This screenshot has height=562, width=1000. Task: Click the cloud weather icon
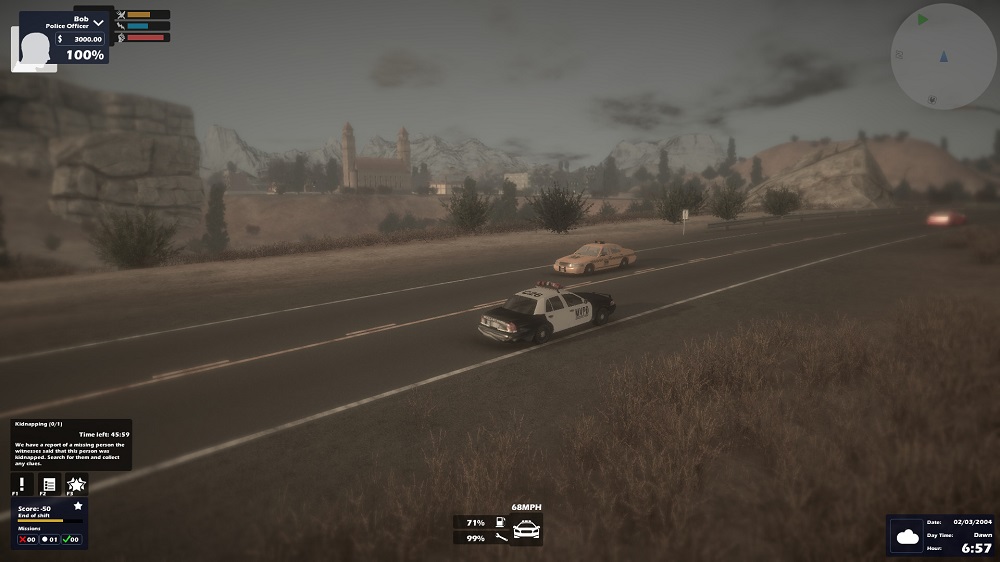[908, 537]
